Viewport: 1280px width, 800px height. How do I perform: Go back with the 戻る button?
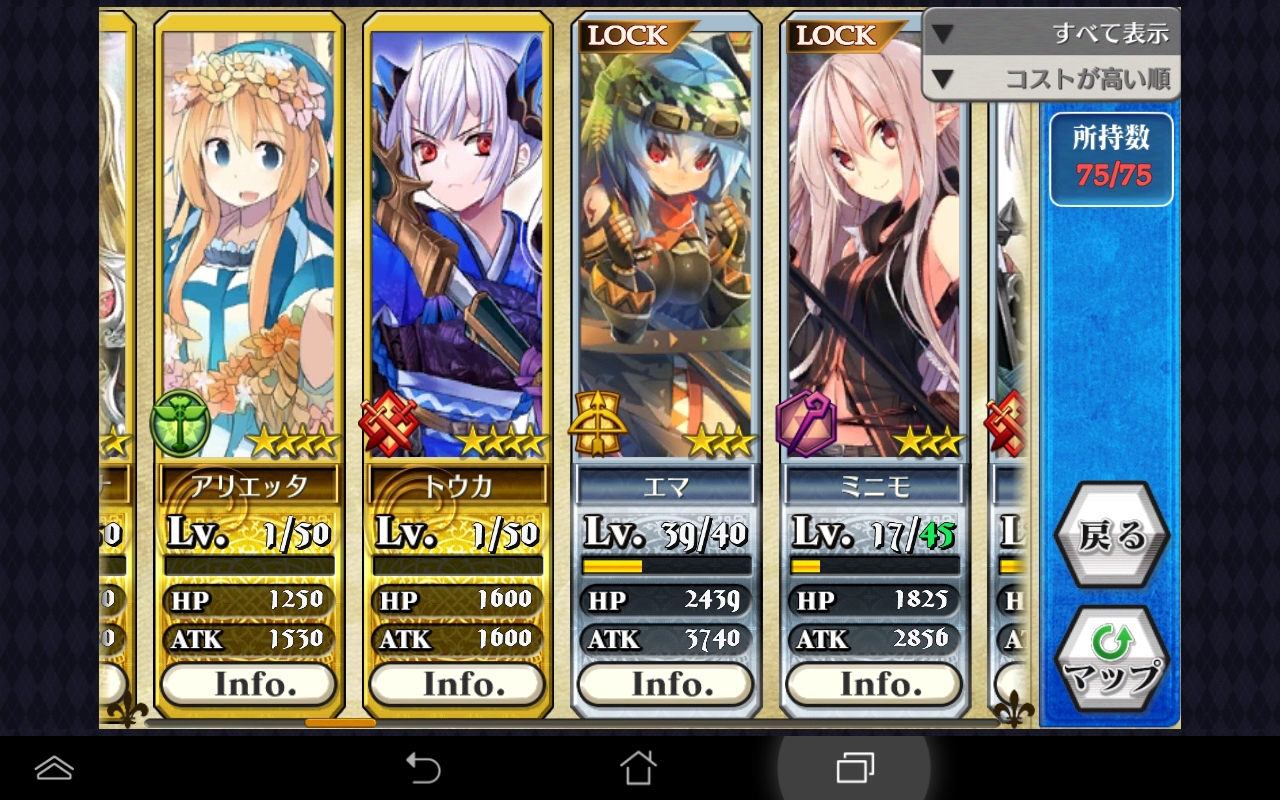point(1111,536)
